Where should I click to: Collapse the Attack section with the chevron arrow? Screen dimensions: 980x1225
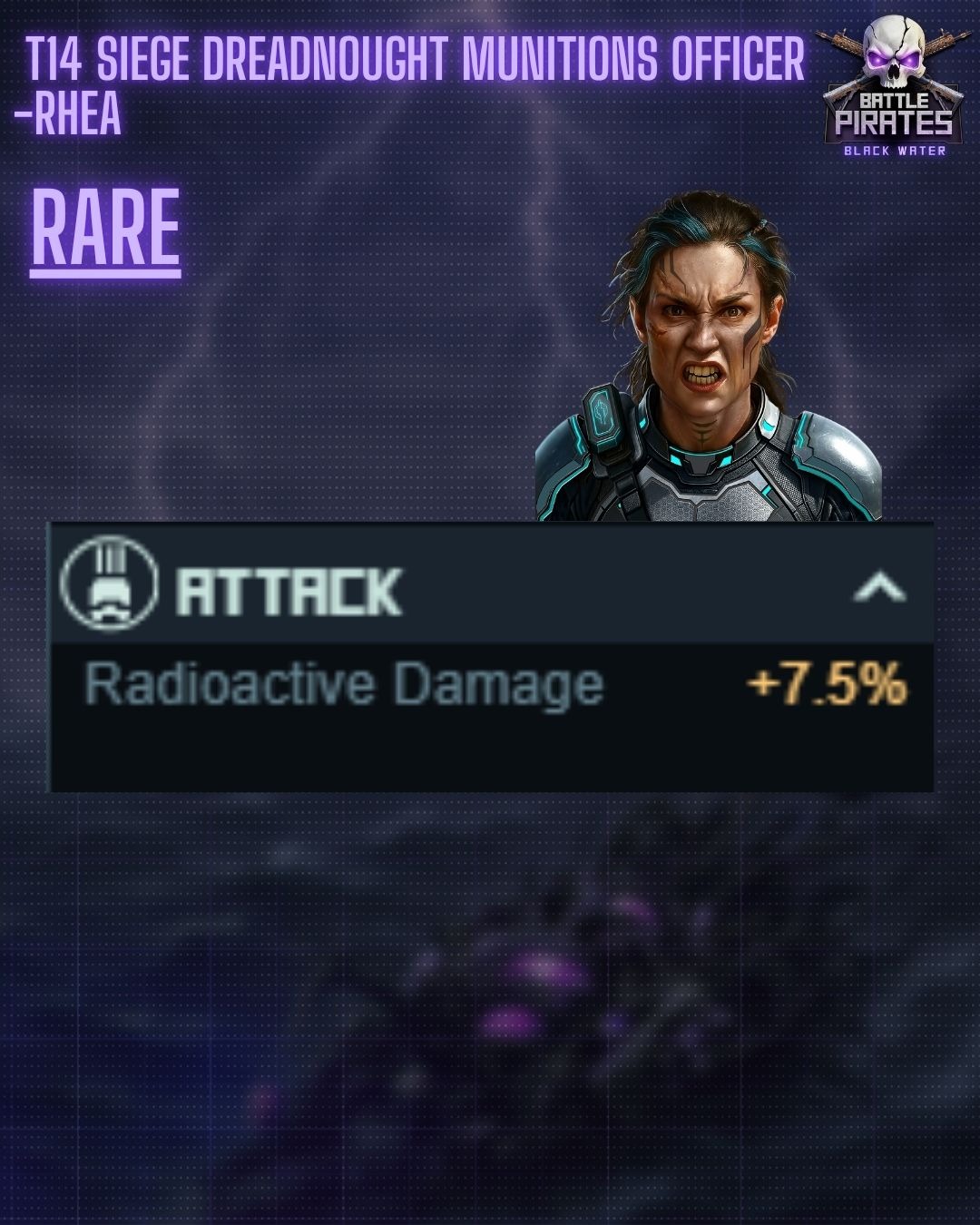tap(879, 588)
